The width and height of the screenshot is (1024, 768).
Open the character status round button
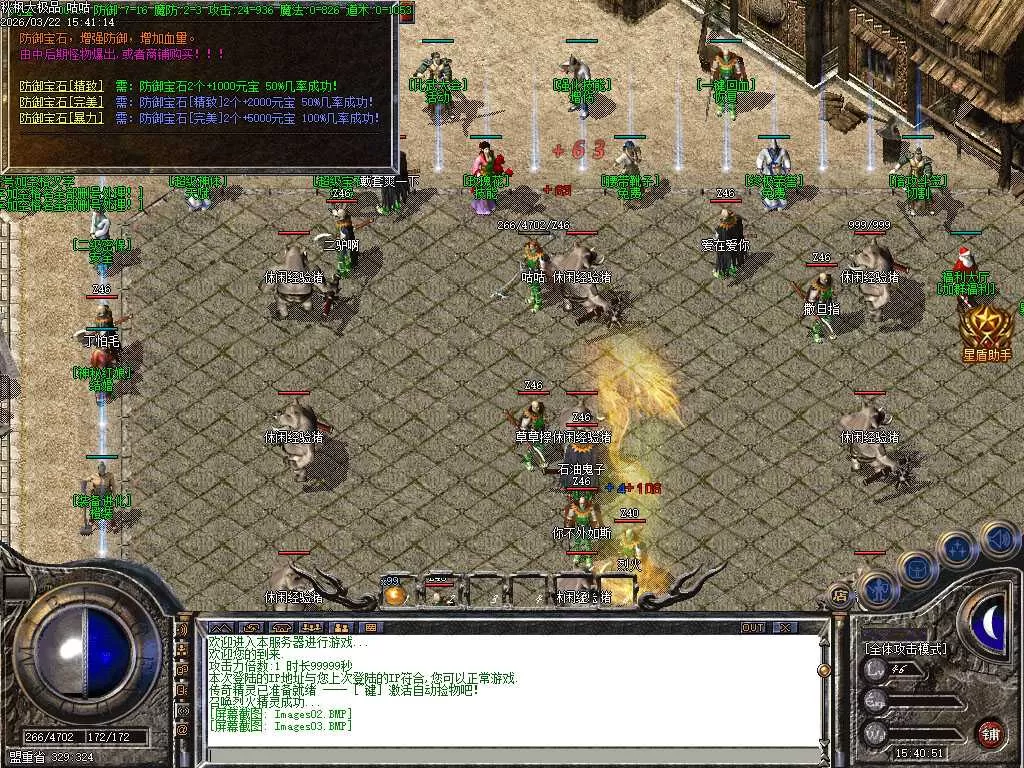click(x=876, y=589)
